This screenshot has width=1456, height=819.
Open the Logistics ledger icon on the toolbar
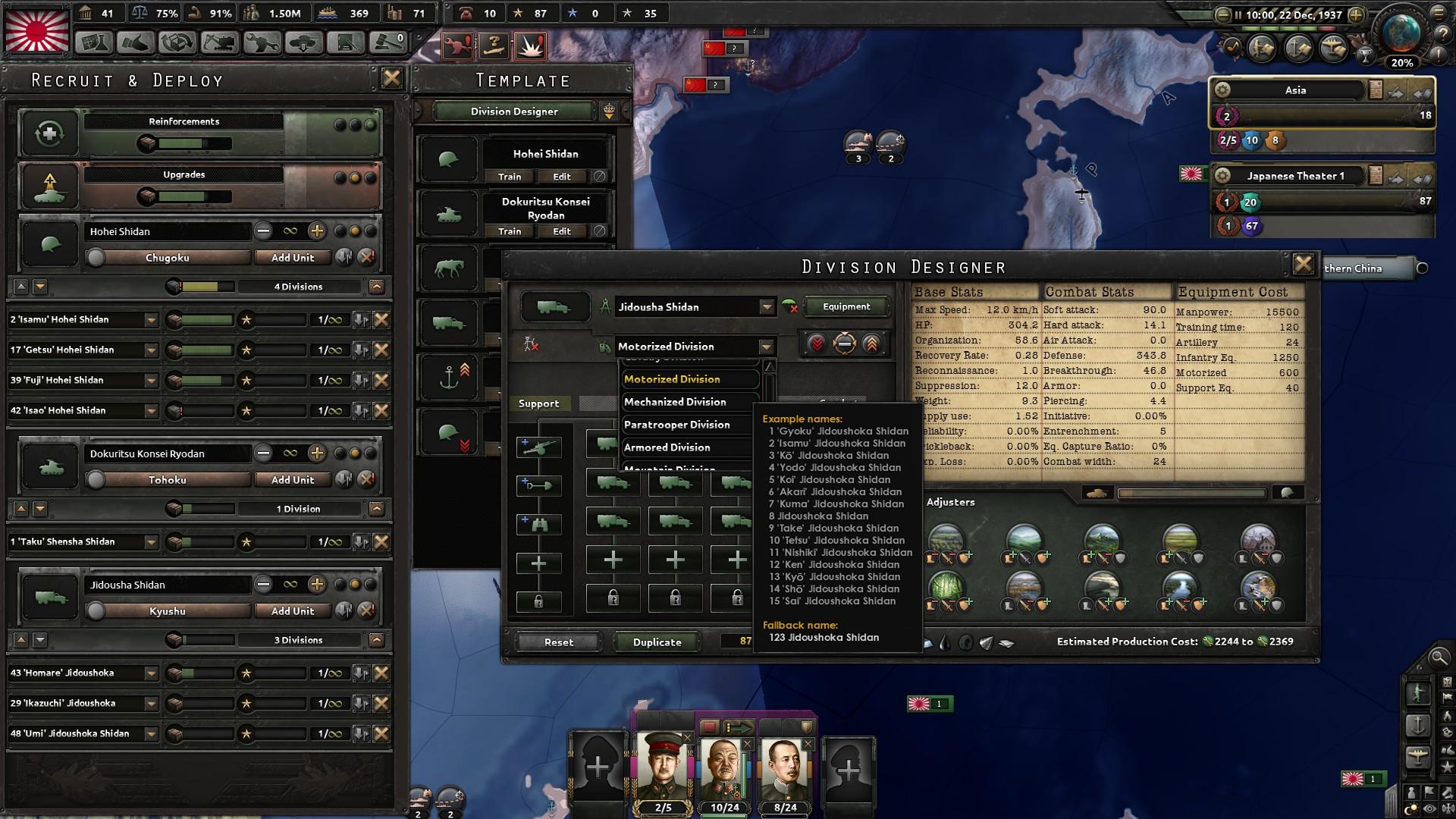click(347, 44)
